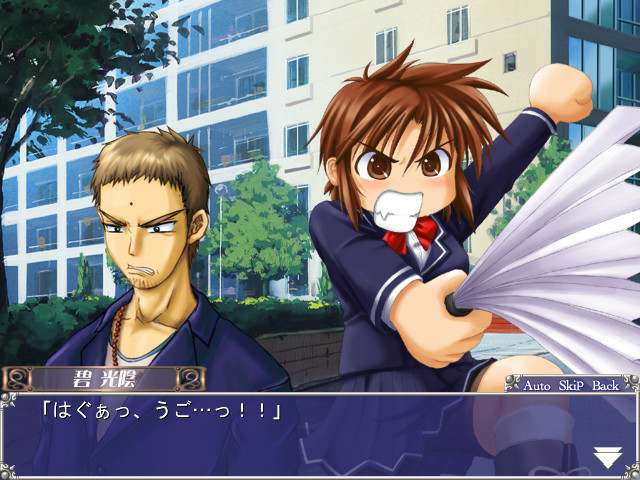Activate the Skip button

(572, 384)
